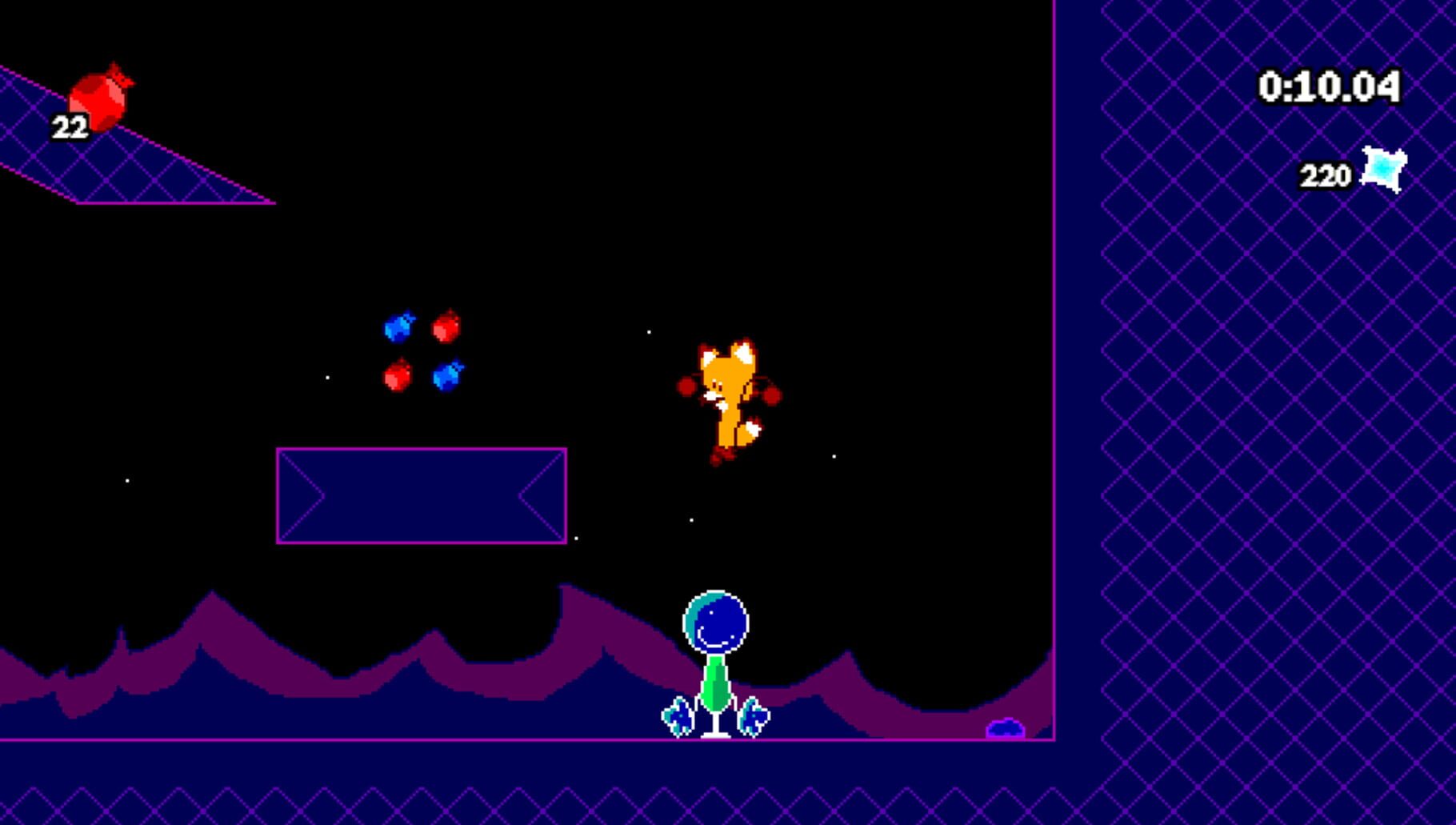The image size is (1456, 825).
Task: Click the floating rectangular platform's dark interior
Action: point(422,496)
